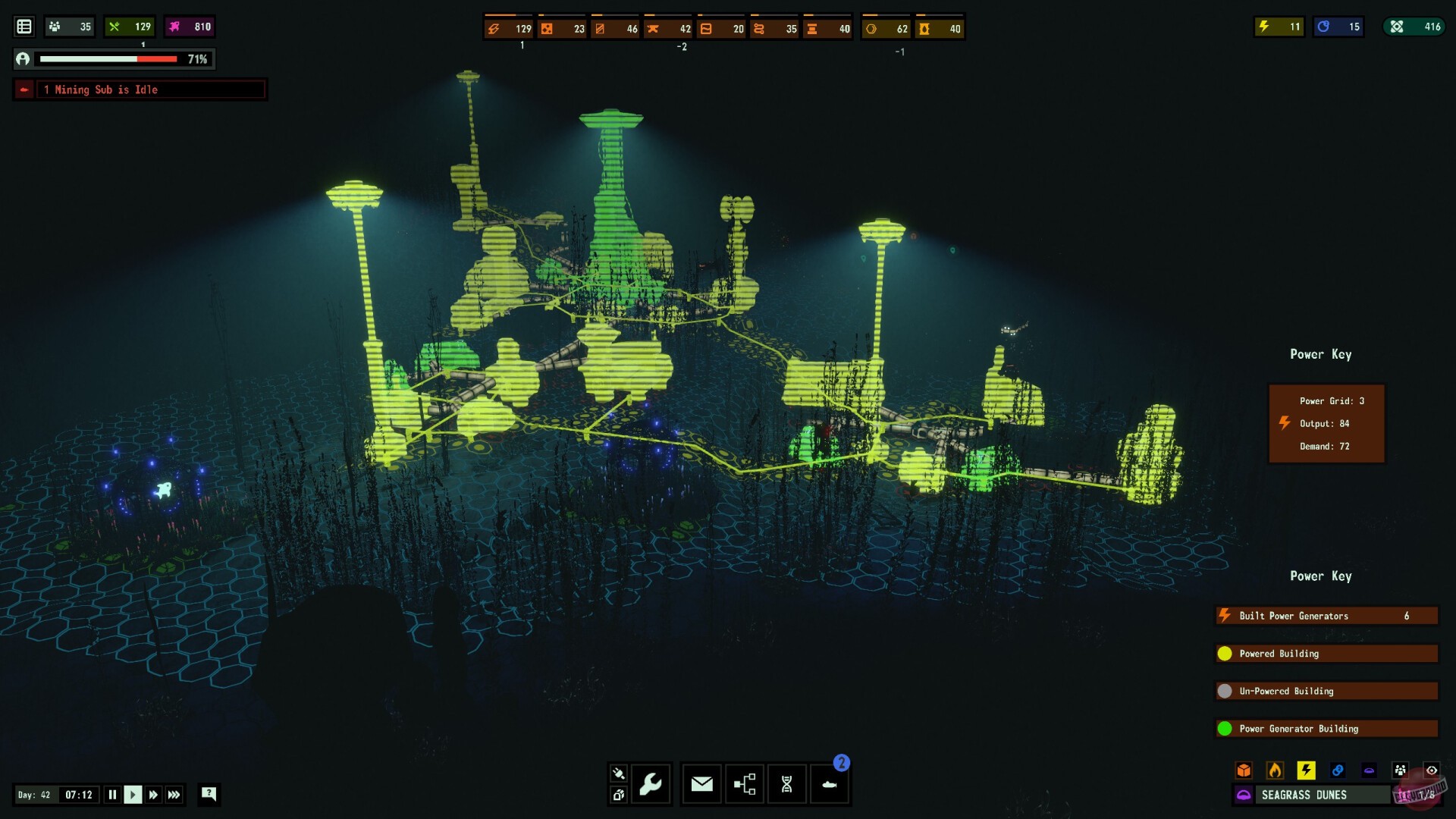1456x819 pixels.
Task: Toggle the flame overlay in the bottom right
Action: pyautogui.click(x=1275, y=770)
